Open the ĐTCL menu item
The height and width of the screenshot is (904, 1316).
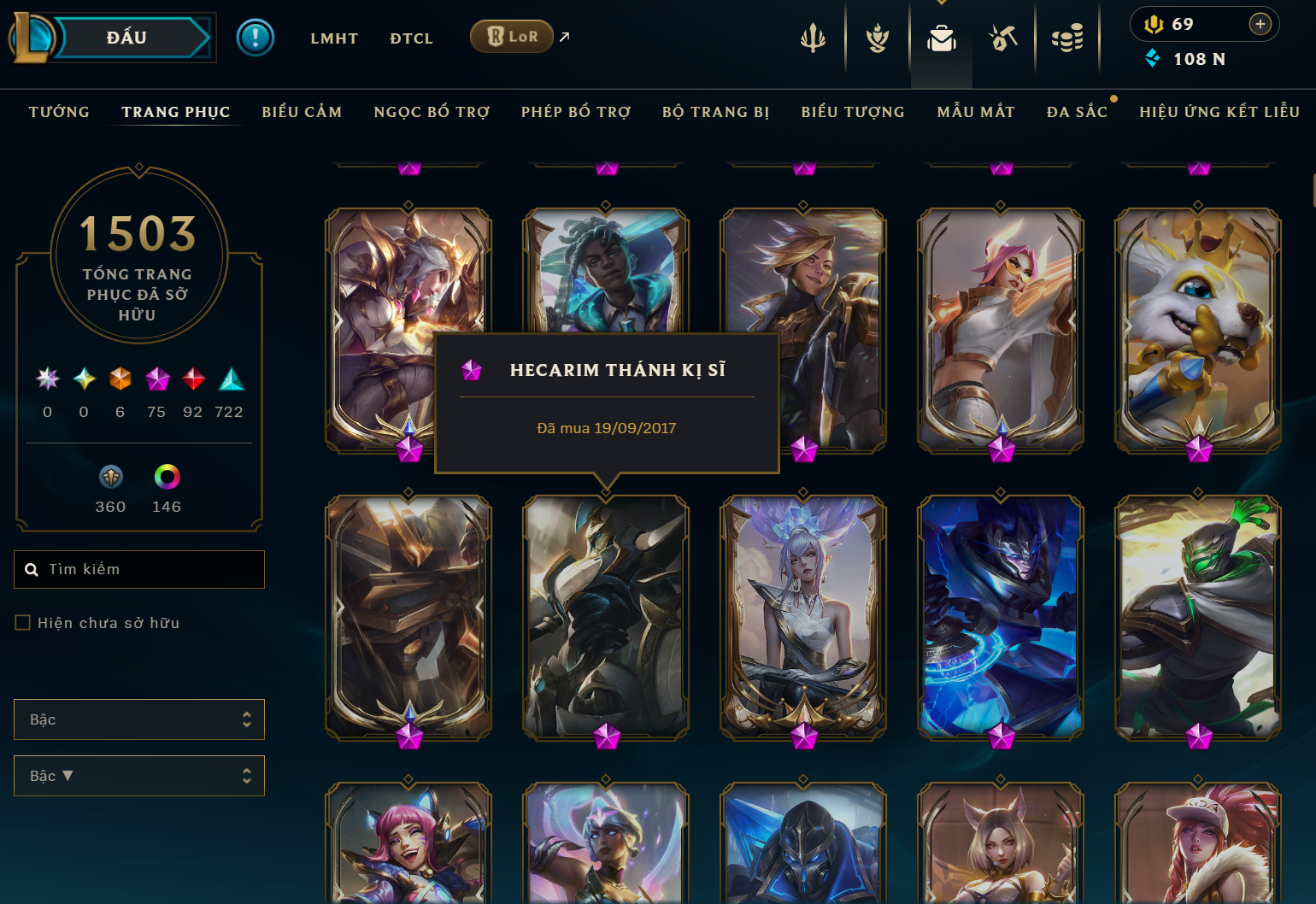tap(411, 38)
